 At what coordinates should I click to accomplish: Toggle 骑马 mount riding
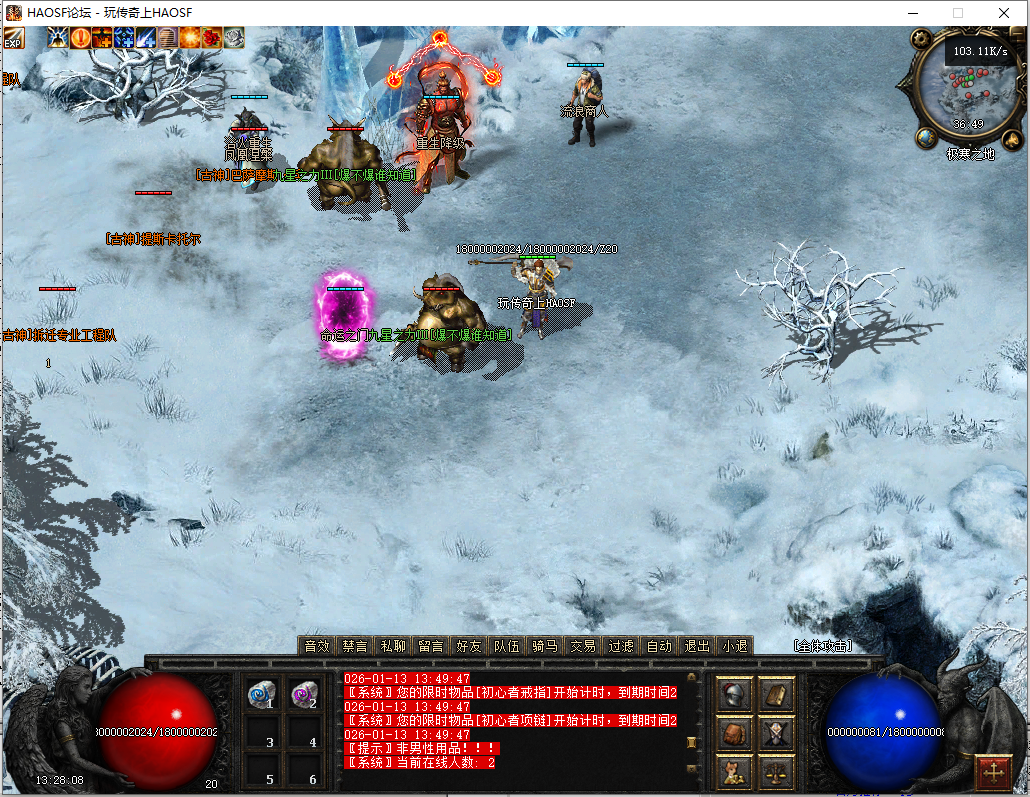click(x=544, y=646)
